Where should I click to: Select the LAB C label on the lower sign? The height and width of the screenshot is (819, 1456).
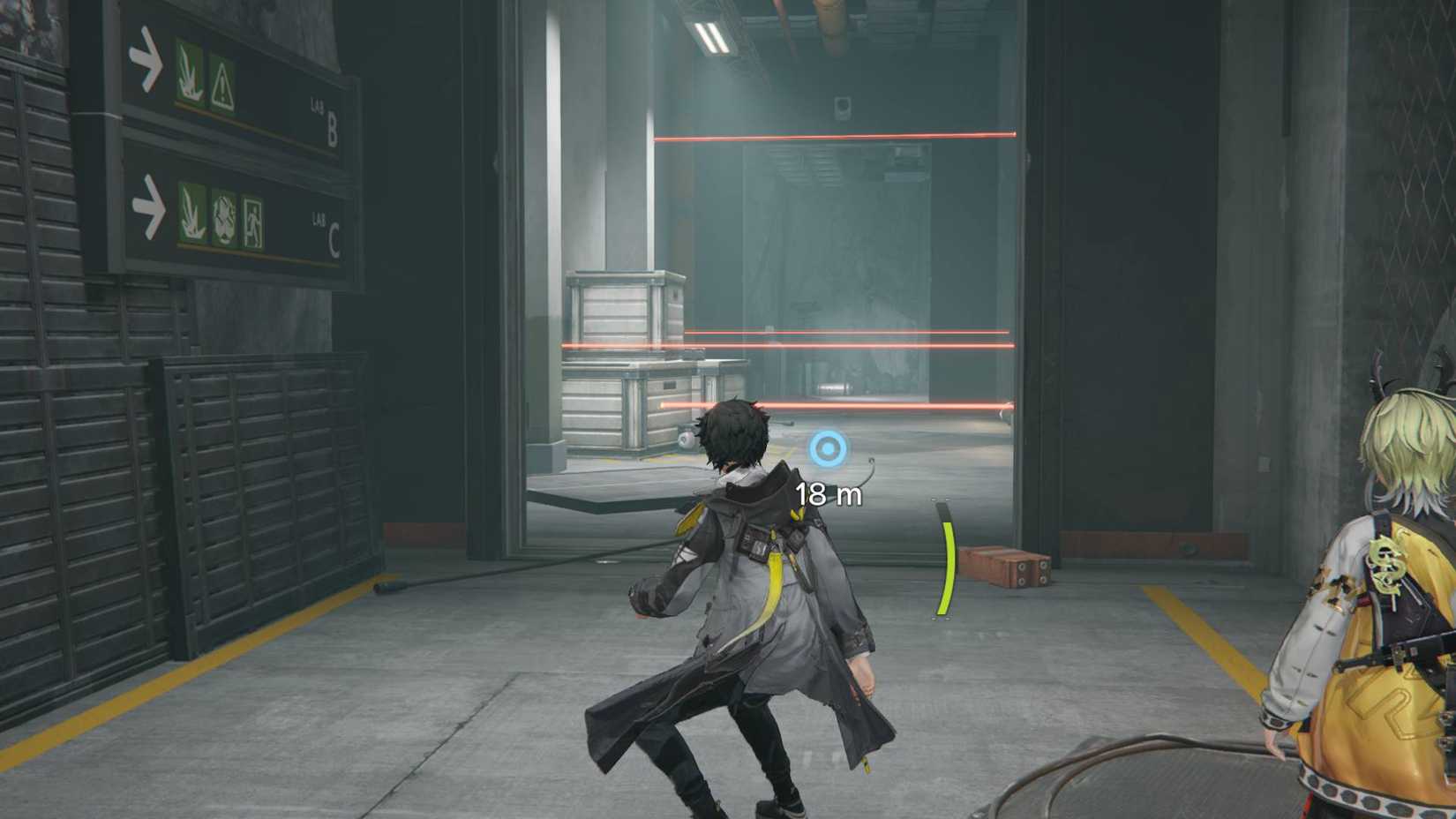click(x=325, y=228)
